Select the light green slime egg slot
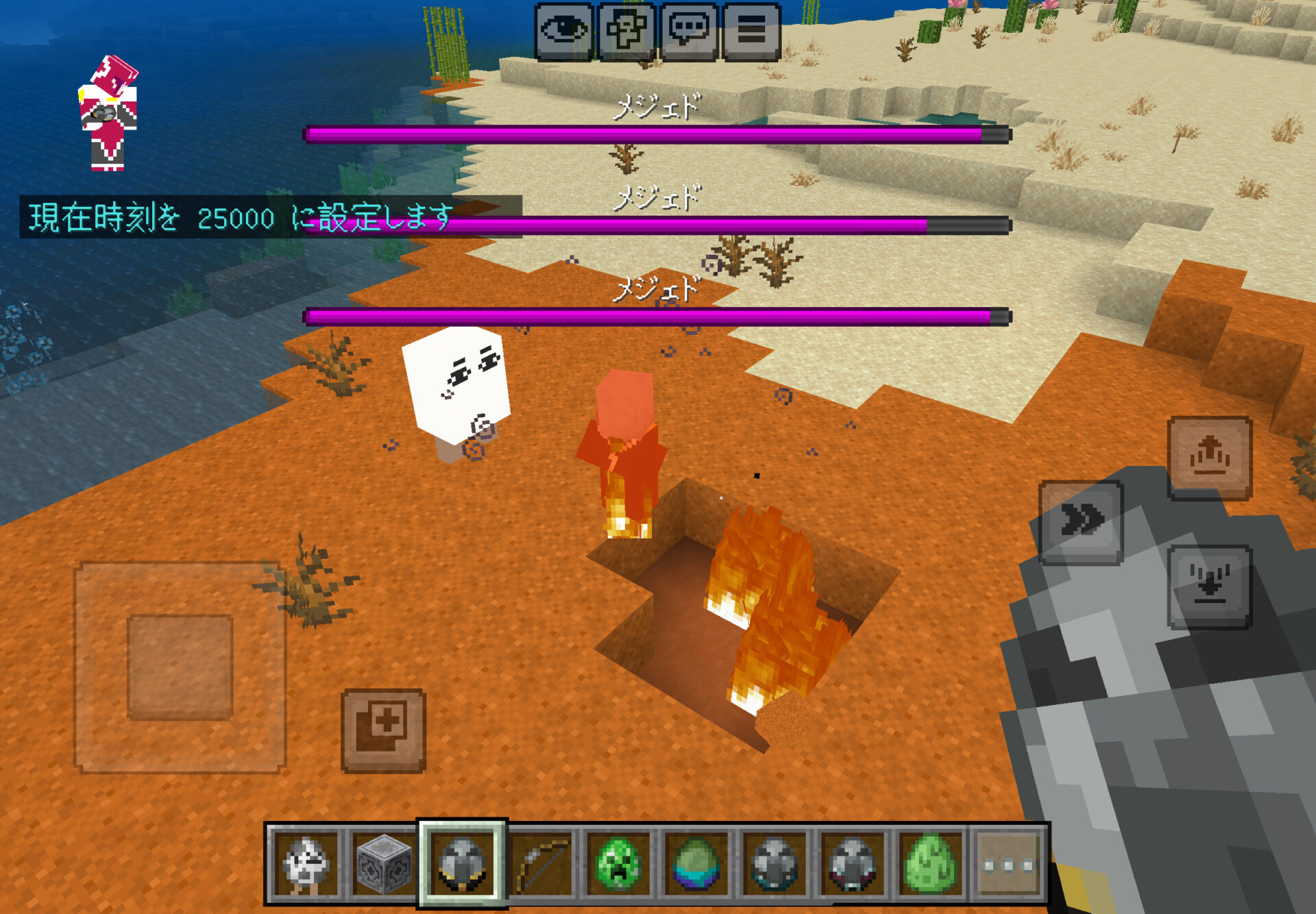1316x914 pixels. 930,865
